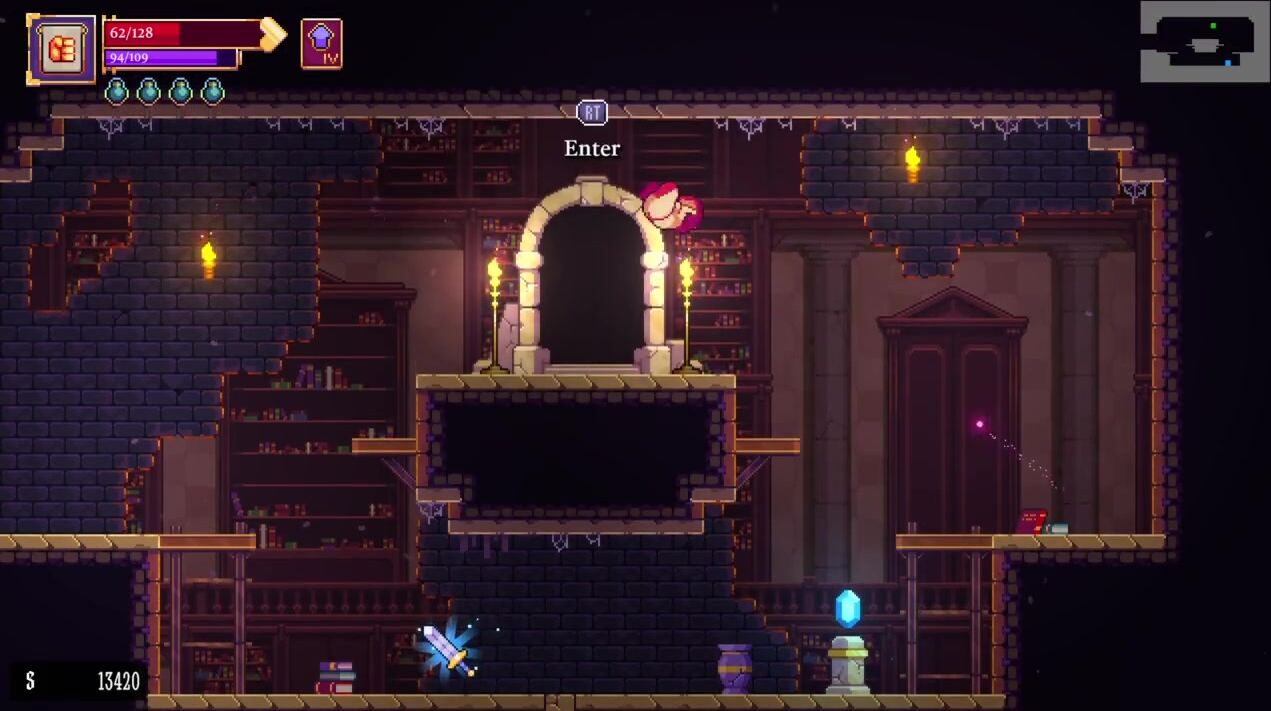Activate the purple arrow level IV ability
This screenshot has width=1271, height=711.
point(321,44)
